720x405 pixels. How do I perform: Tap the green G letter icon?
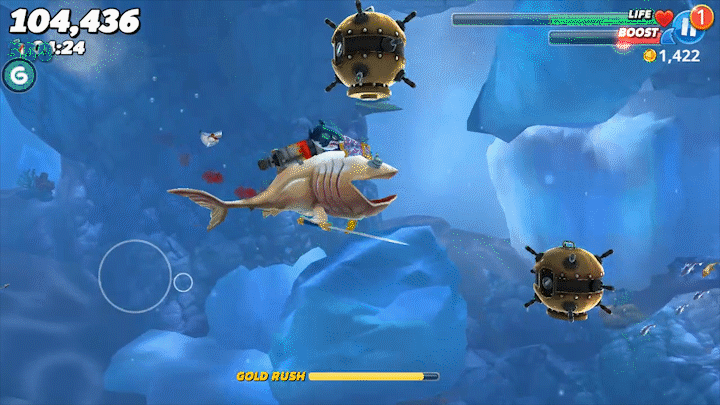17,75
